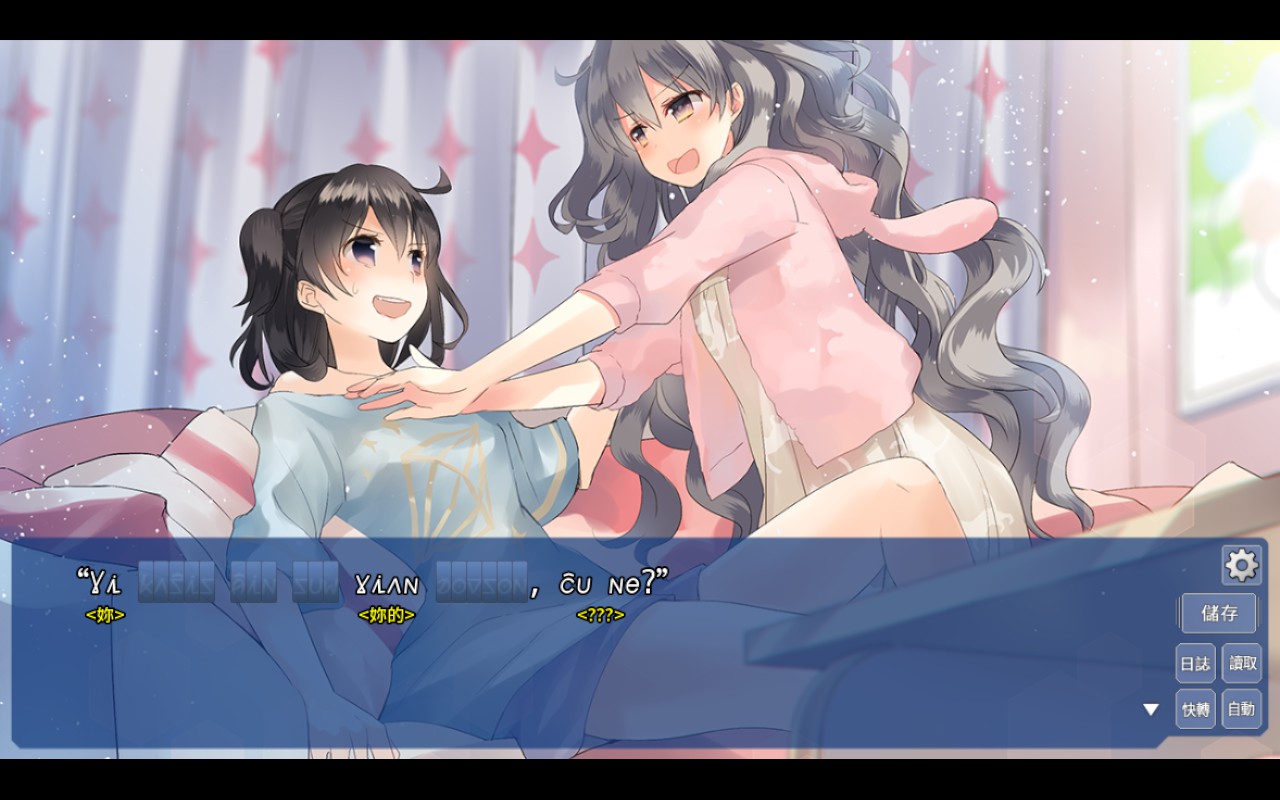The width and height of the screenshot is (1280, 800).
Task: Open the gear settings menu
Action: [x=1241, y=566]
